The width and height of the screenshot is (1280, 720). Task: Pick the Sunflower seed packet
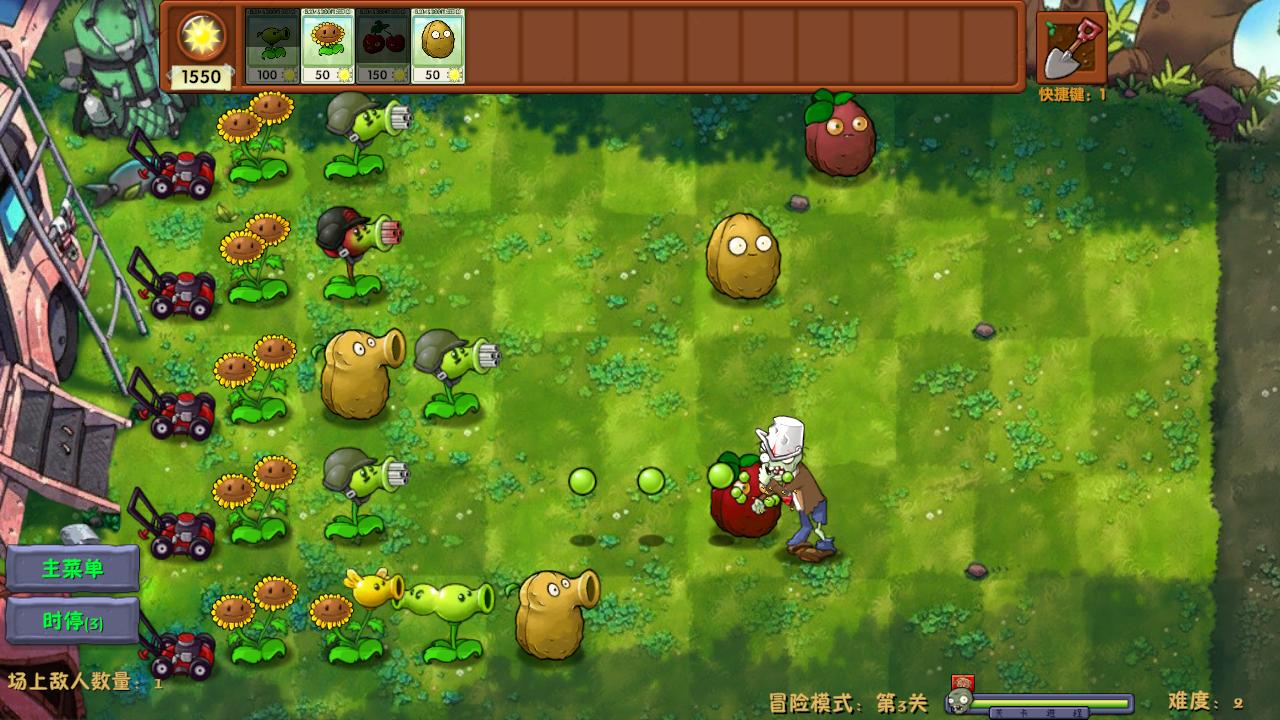click(x=328, y=46)
